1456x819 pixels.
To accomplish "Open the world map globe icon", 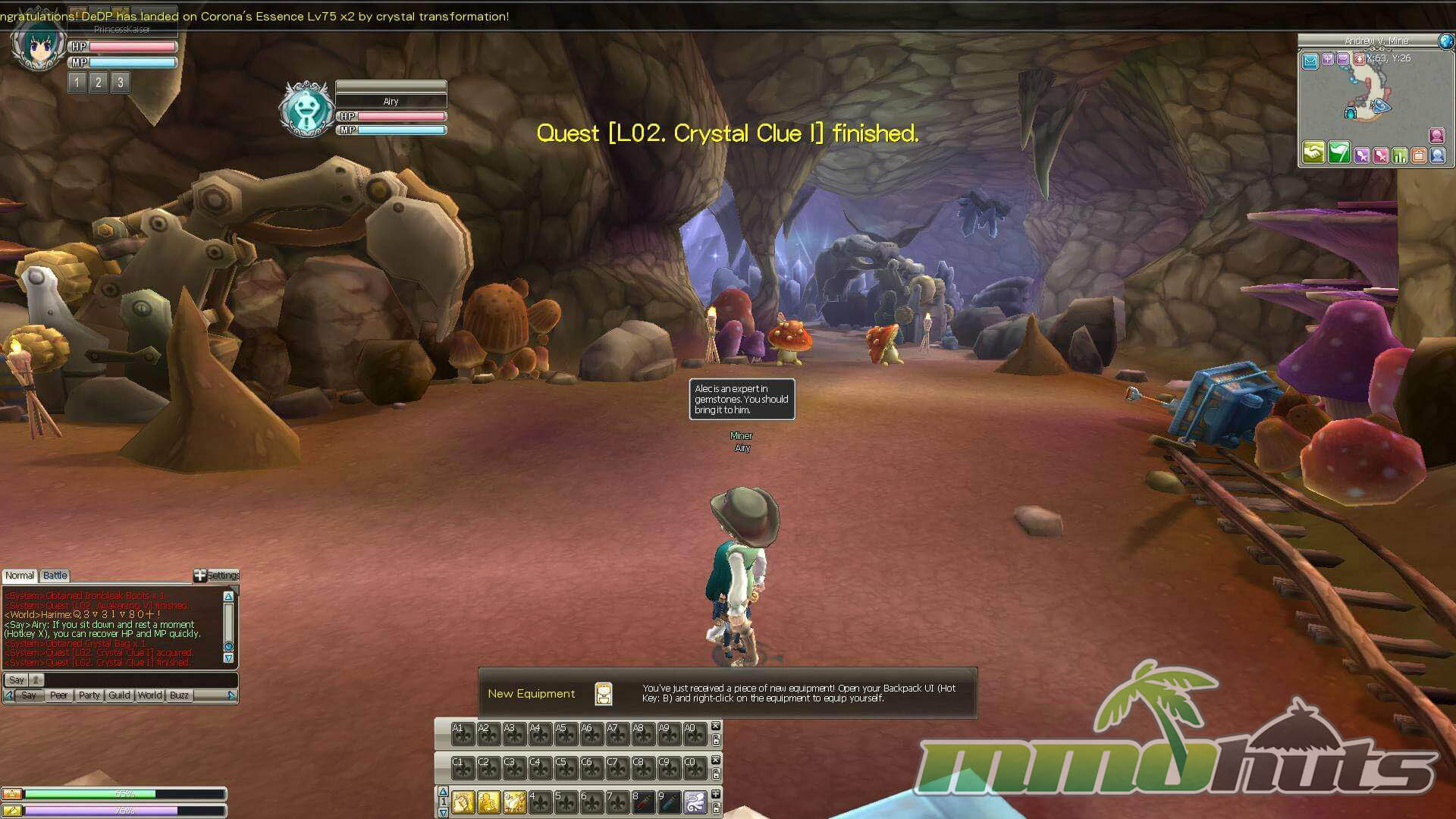I will click(x=1446, y=42).
